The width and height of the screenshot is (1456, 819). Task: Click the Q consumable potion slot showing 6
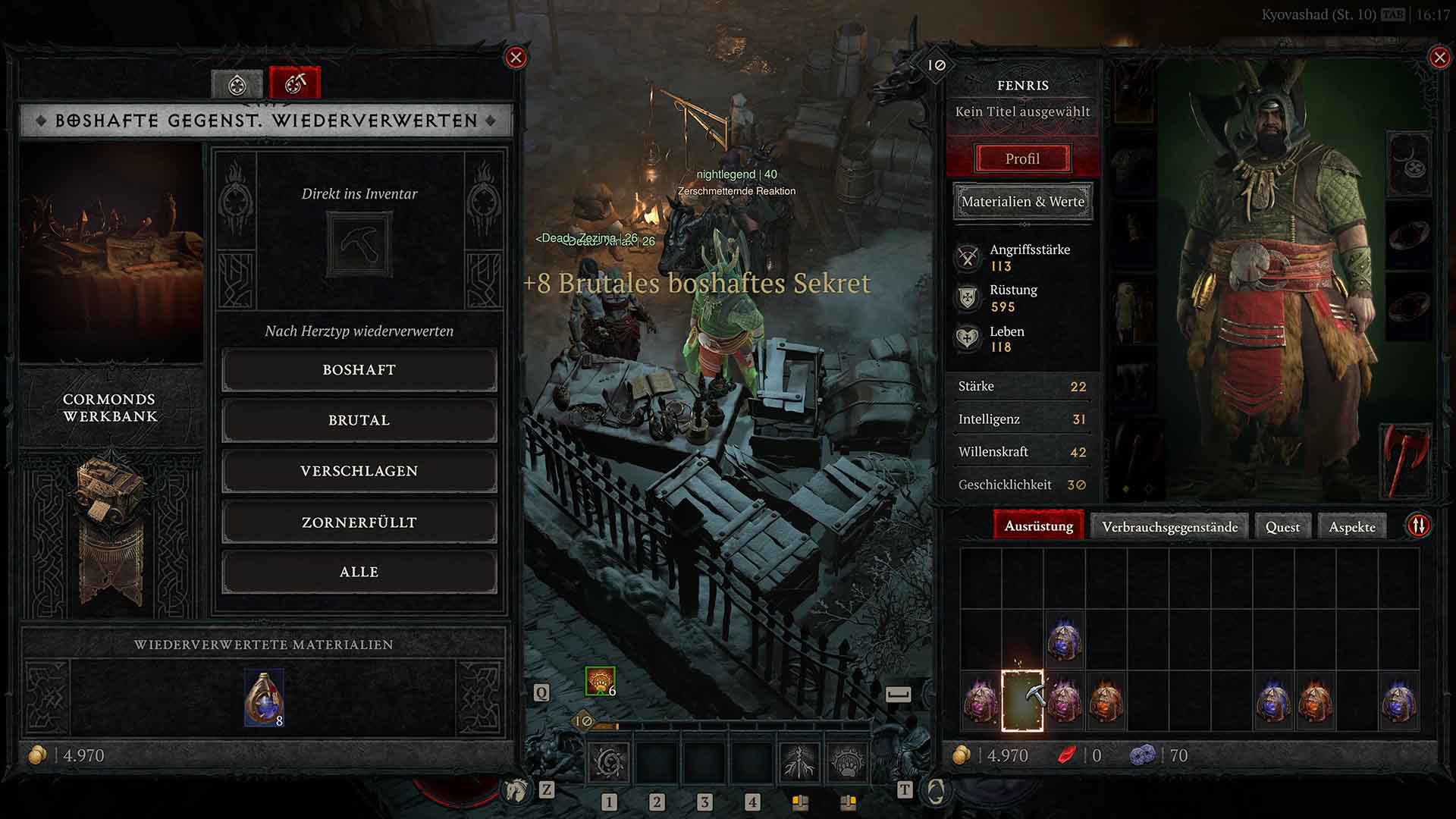tap(598, 681)
